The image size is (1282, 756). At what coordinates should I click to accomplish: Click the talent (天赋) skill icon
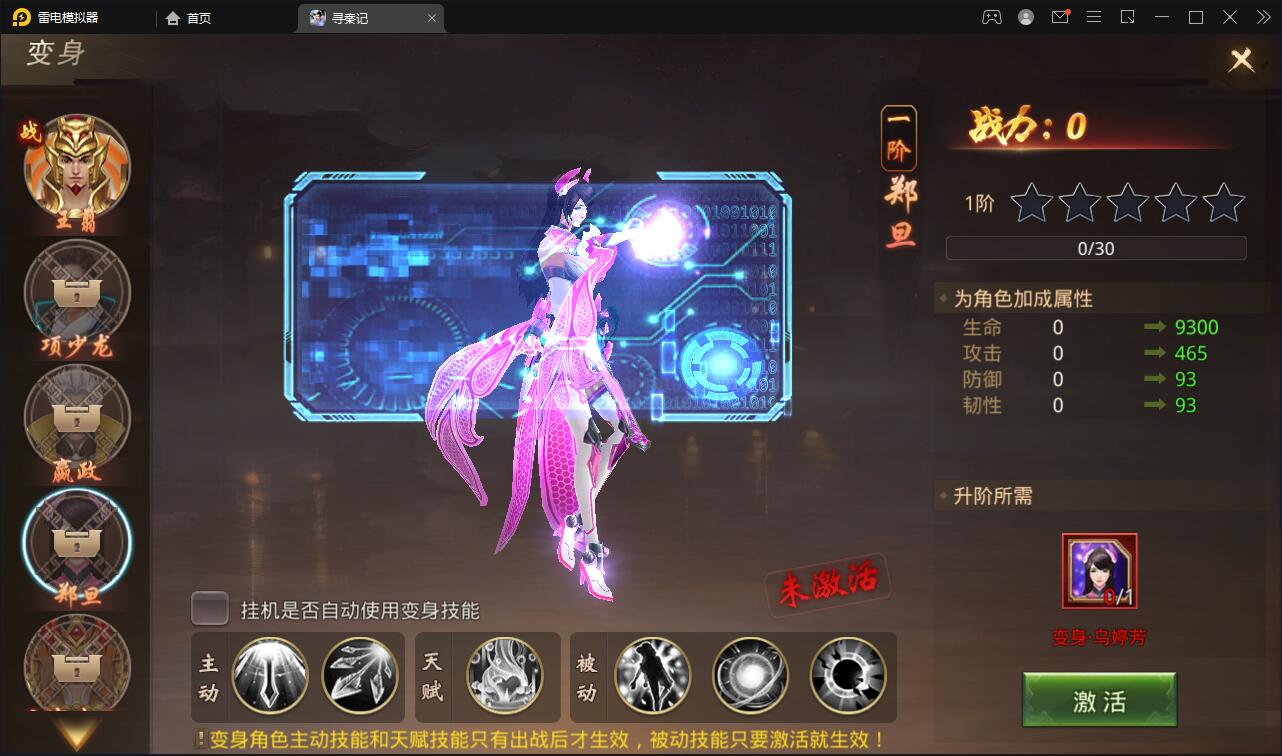503,677
